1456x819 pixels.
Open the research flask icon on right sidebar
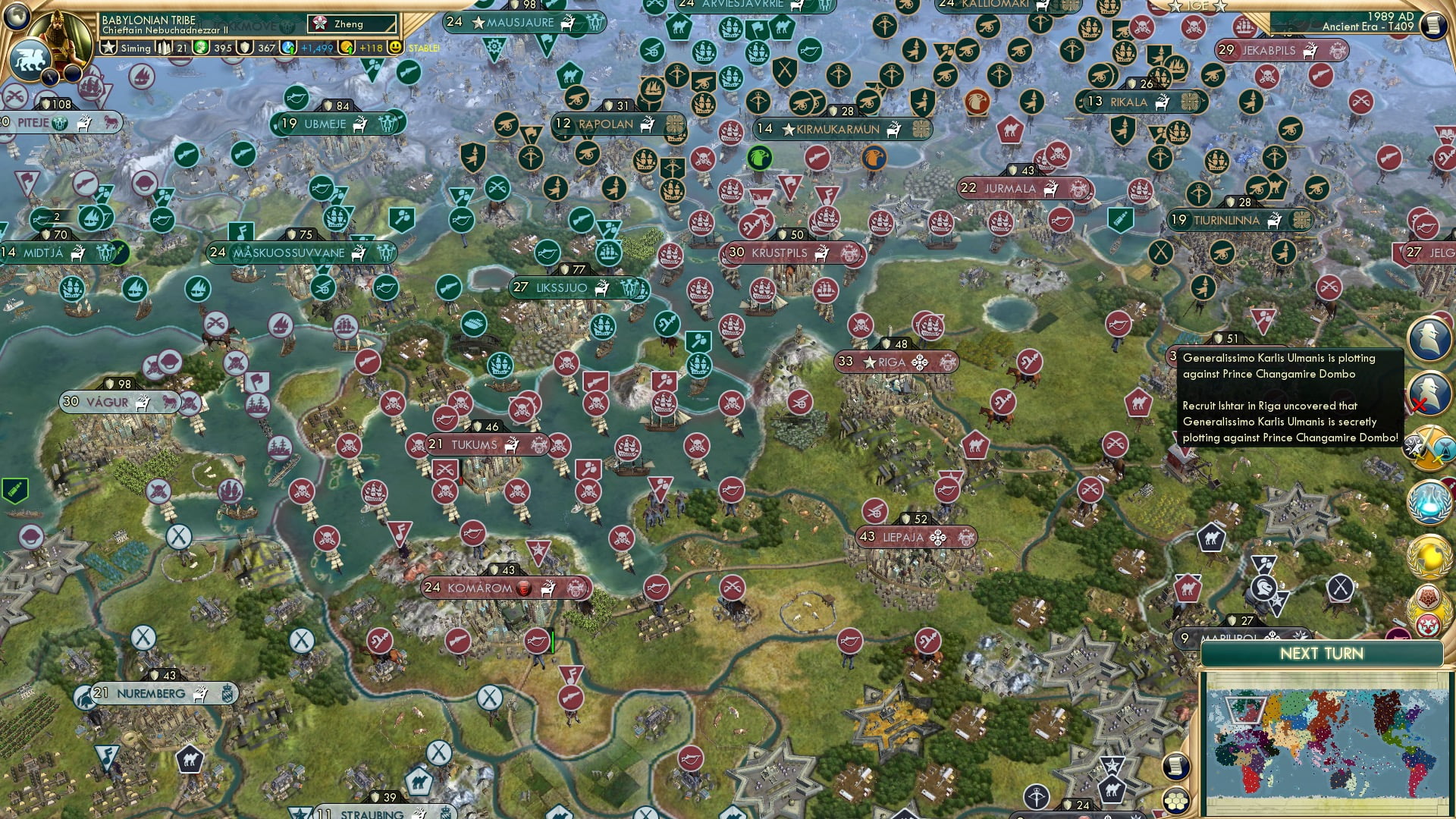pyautogui.click(x=1428, y=500)
